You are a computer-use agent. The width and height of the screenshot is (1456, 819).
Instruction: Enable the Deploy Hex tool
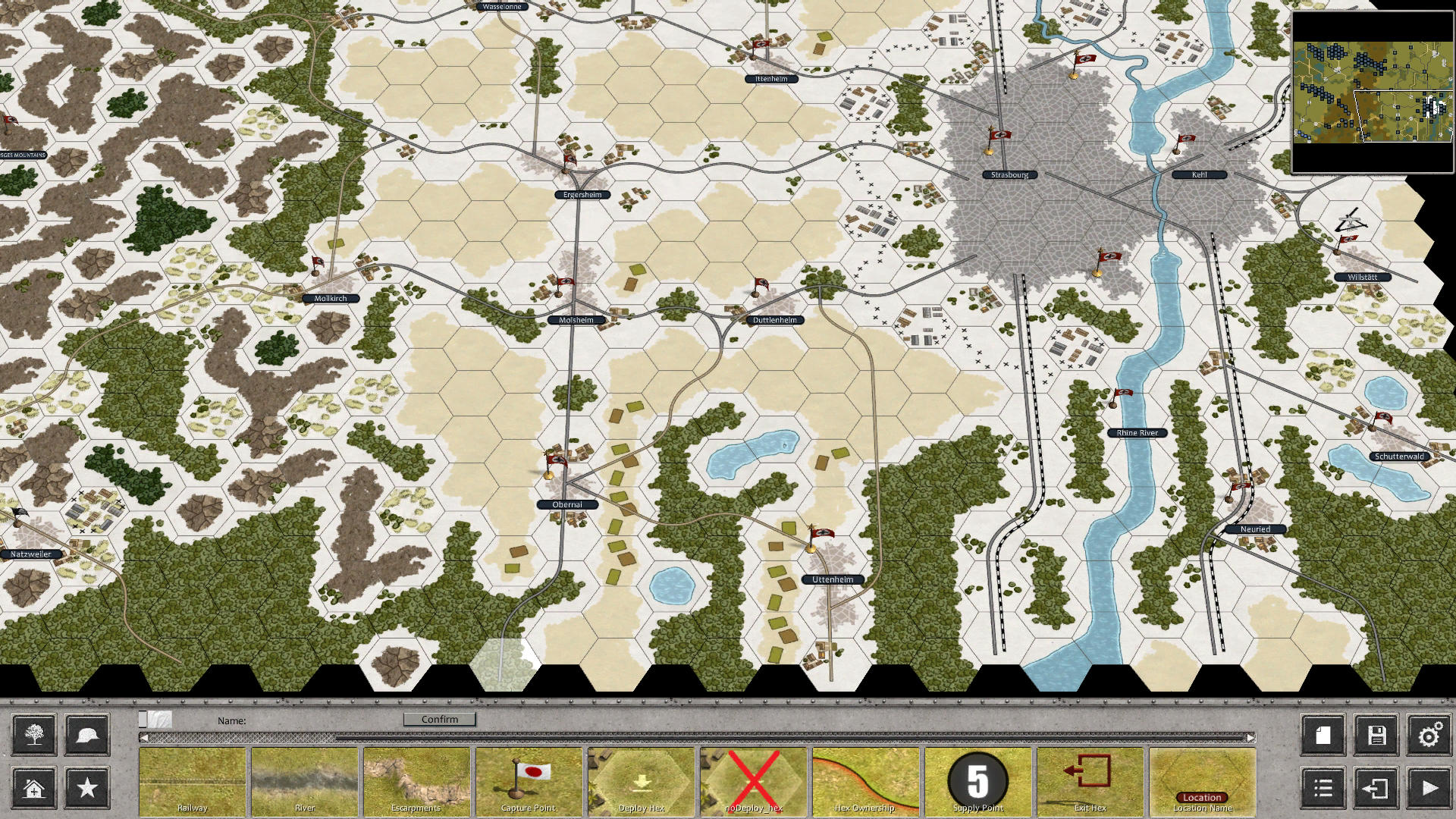tap(641, 781)
